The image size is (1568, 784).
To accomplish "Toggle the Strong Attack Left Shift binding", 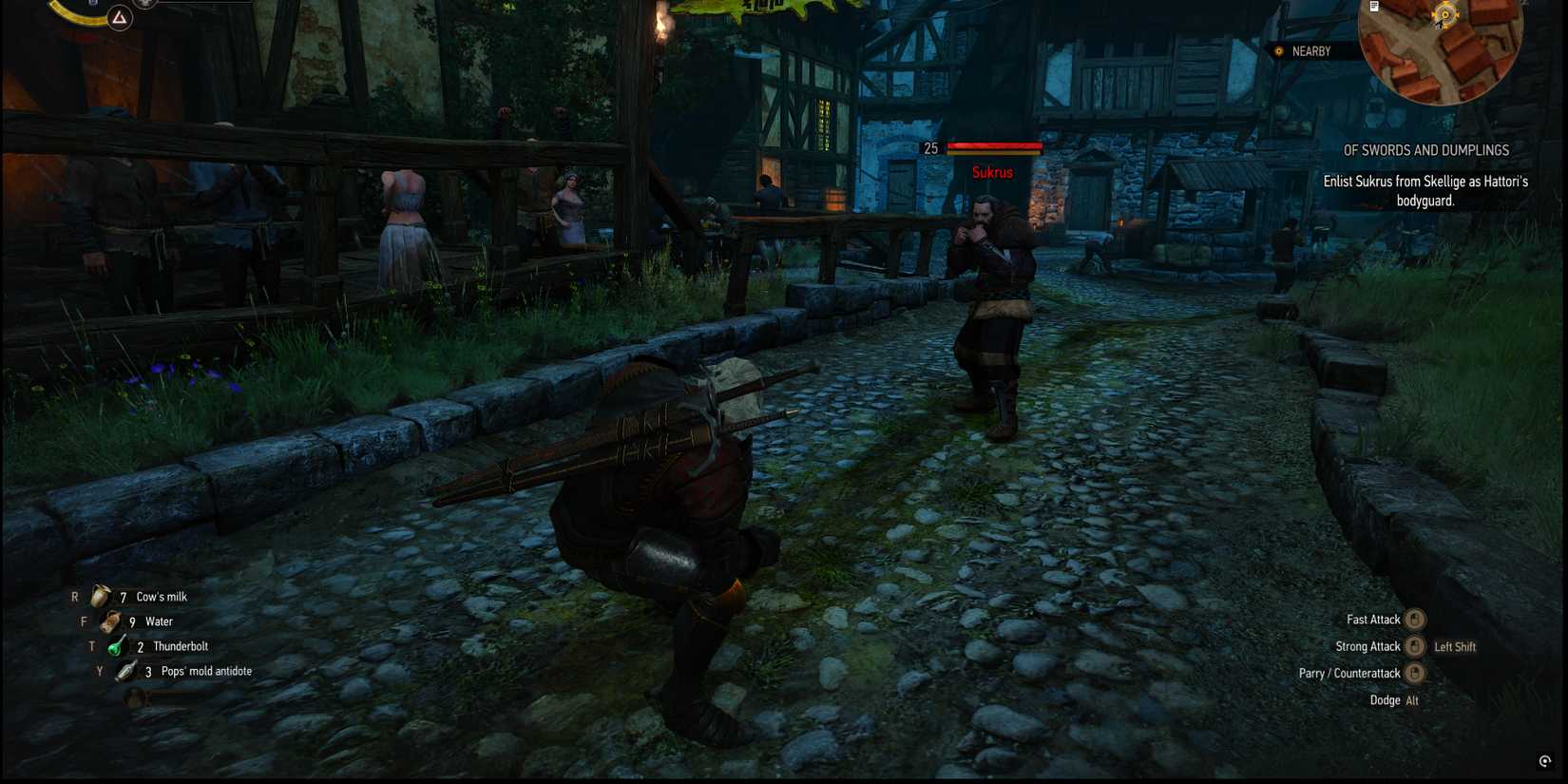I will click(1453, 646).
